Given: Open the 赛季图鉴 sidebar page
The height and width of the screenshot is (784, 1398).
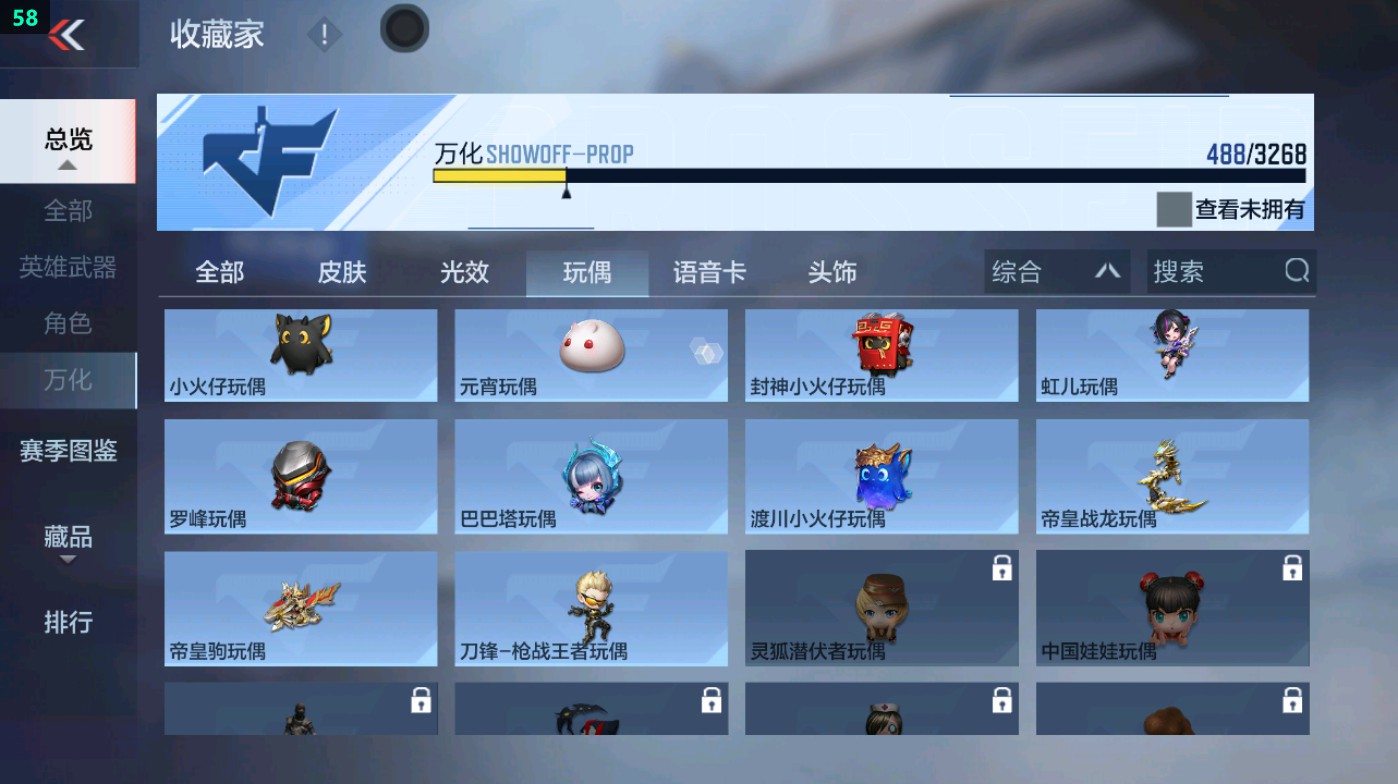Looking at the screenshot, I should [x=66, y=452].
